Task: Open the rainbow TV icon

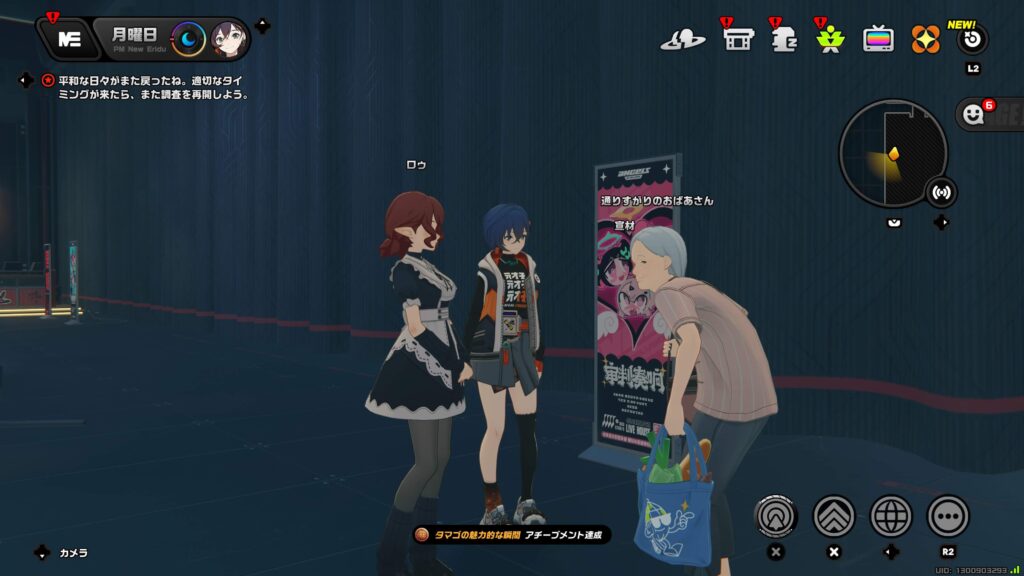Action: (x=879, y=40)
